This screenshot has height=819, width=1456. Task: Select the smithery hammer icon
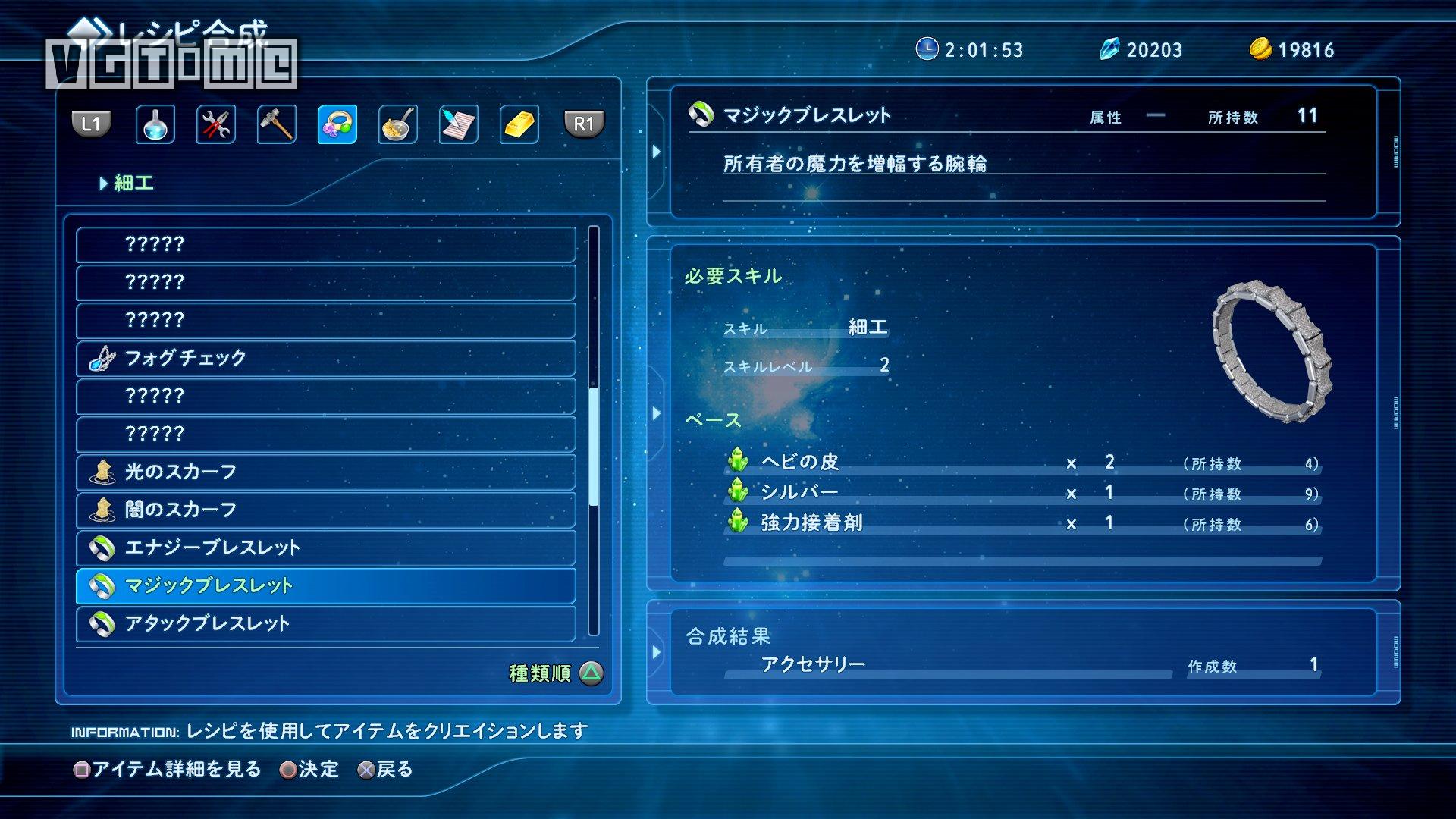click(276, 125)
